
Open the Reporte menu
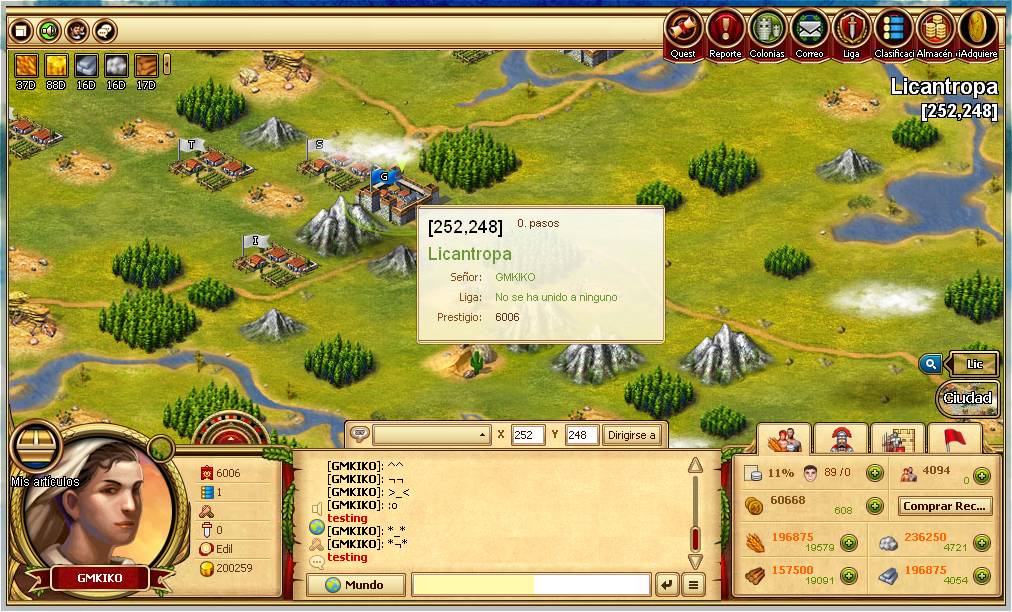point(725,30)
